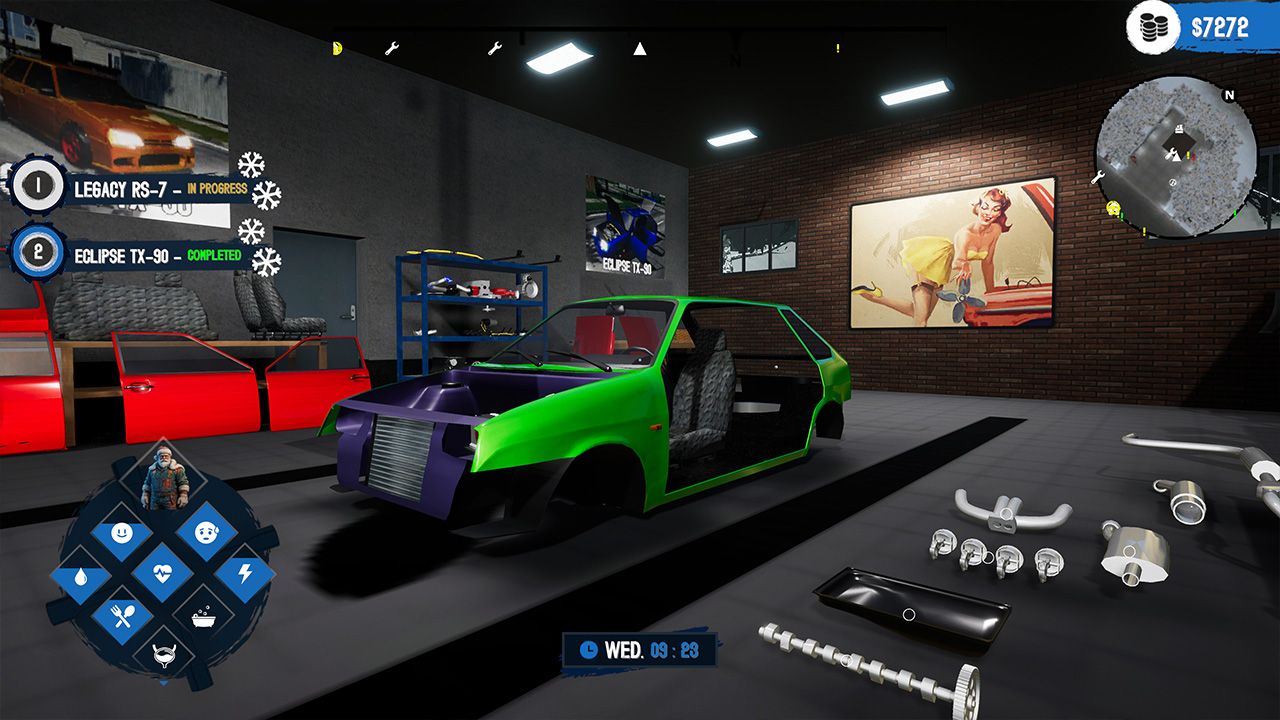Select the completed Eclipse TX-90 job
Image resolution: width=1280 pixels, height=720 pixels.
coord(157,255)
